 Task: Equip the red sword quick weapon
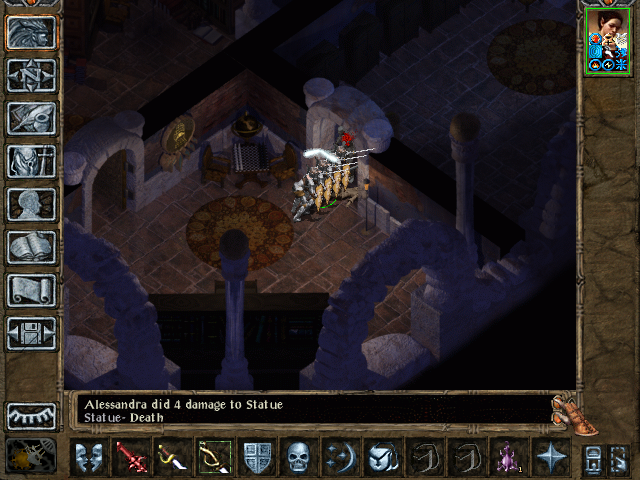click(x=131, y=457)
